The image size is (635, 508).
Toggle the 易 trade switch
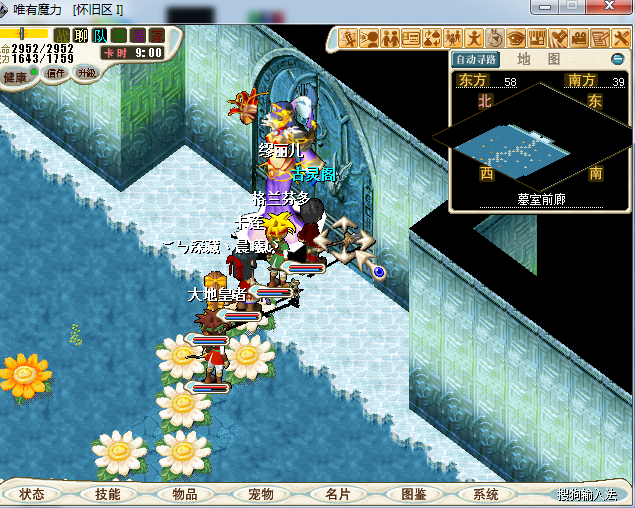coord(138,36)
